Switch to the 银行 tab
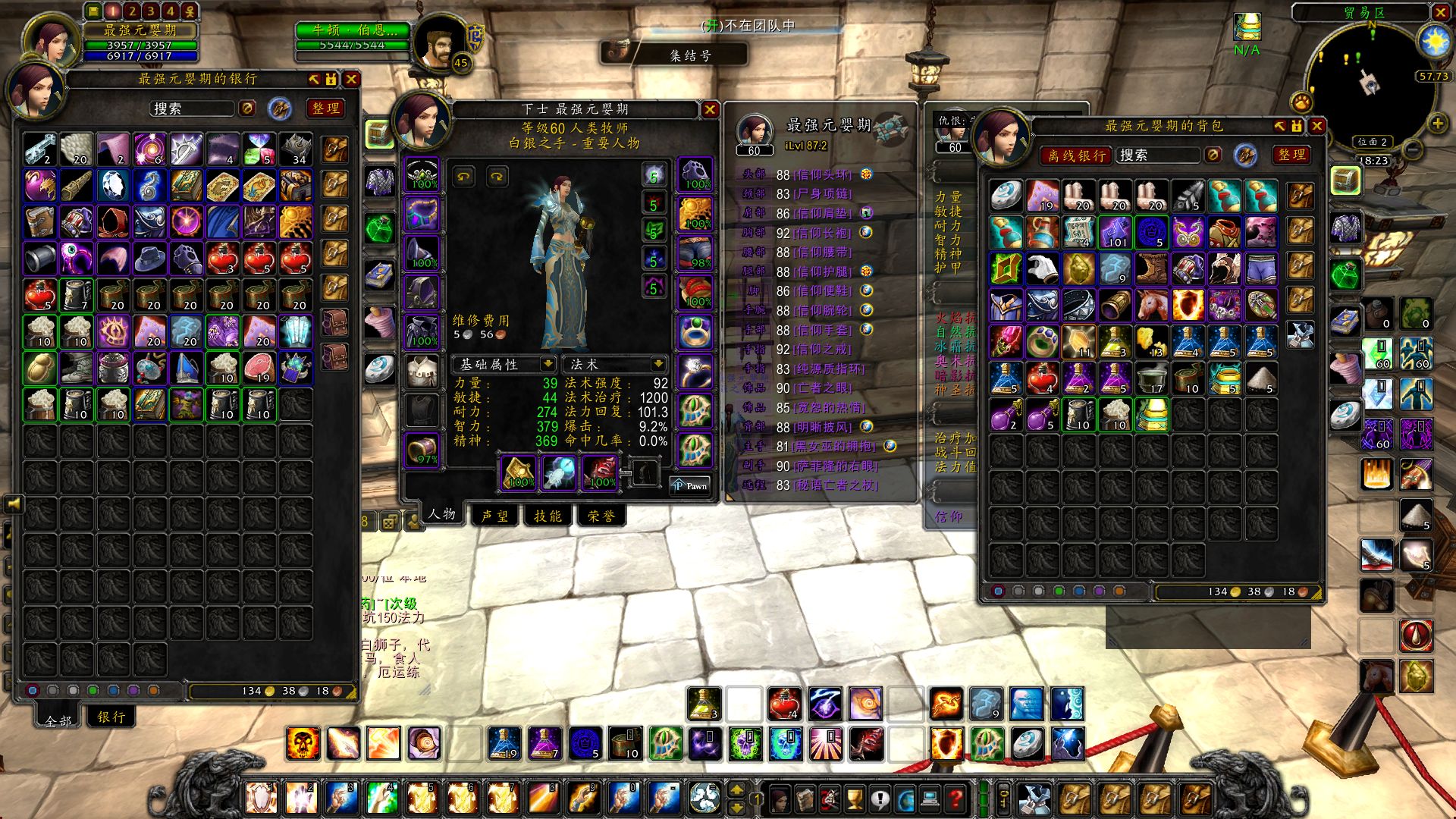 point(111,717)
